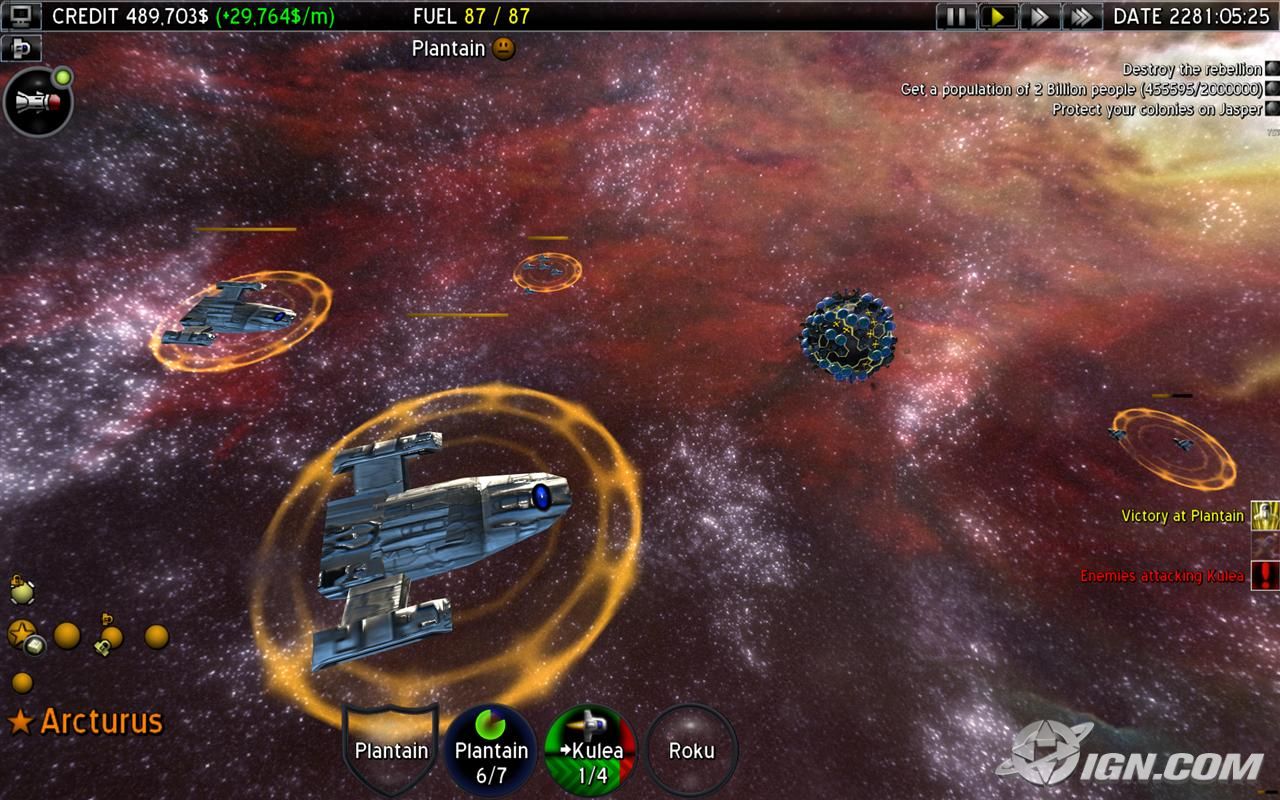Choose the Plantain 6/7 fleet circle
Viewport: 1280px width, 800px height.
click(491, 750)
